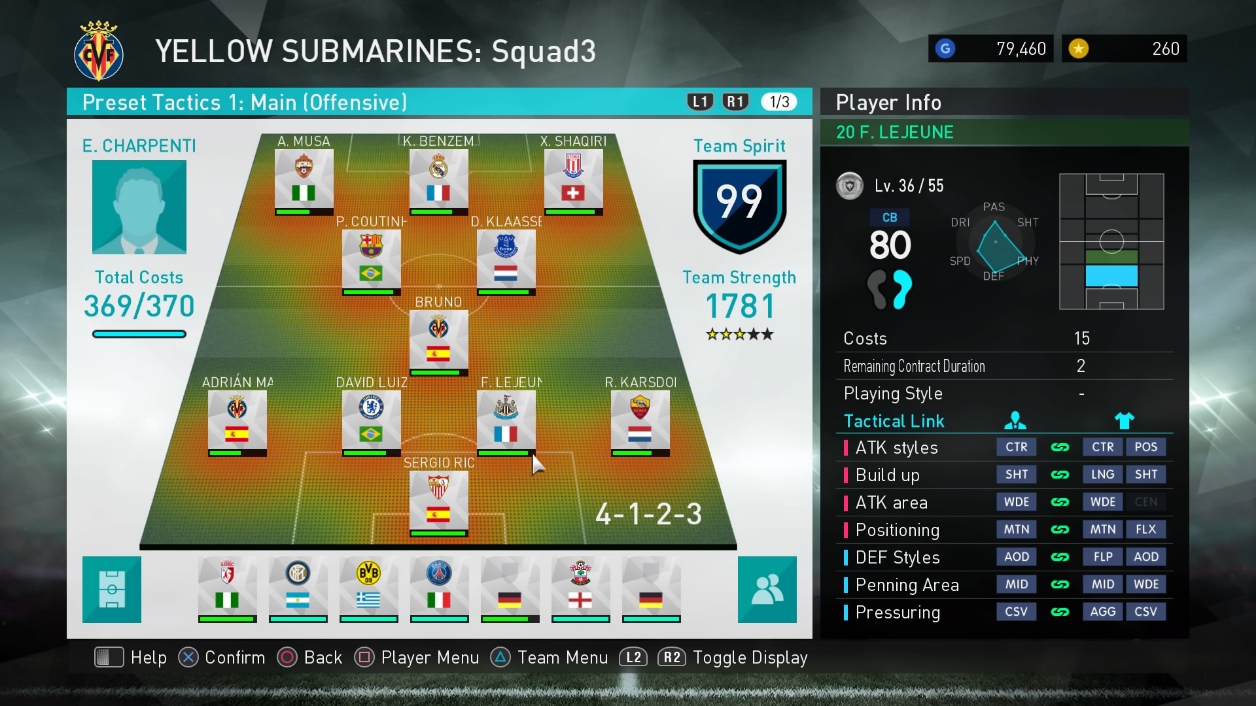Open the reserves players icon

pos(767,589)
